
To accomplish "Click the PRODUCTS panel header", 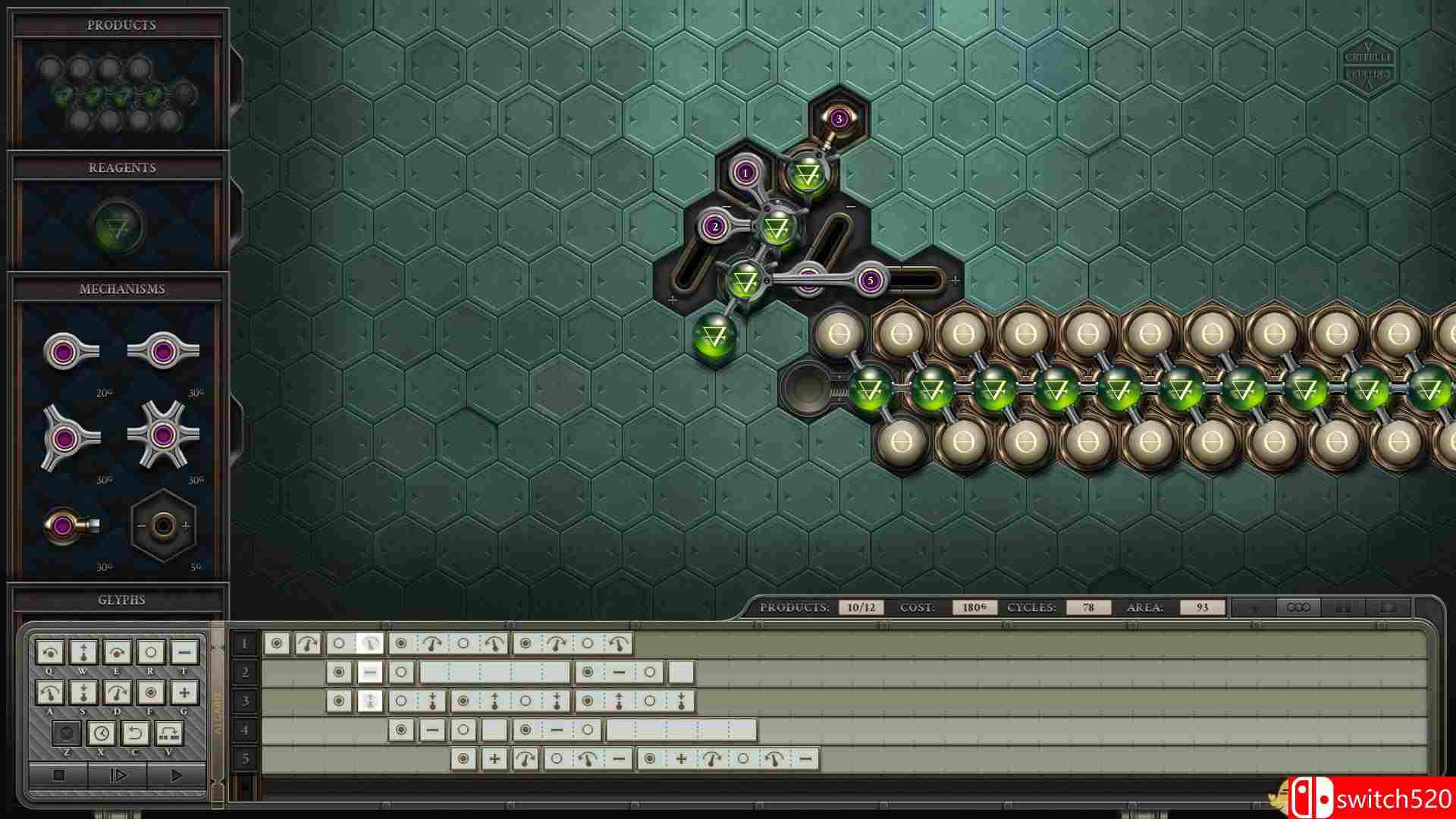I will (x=121, y=24).
